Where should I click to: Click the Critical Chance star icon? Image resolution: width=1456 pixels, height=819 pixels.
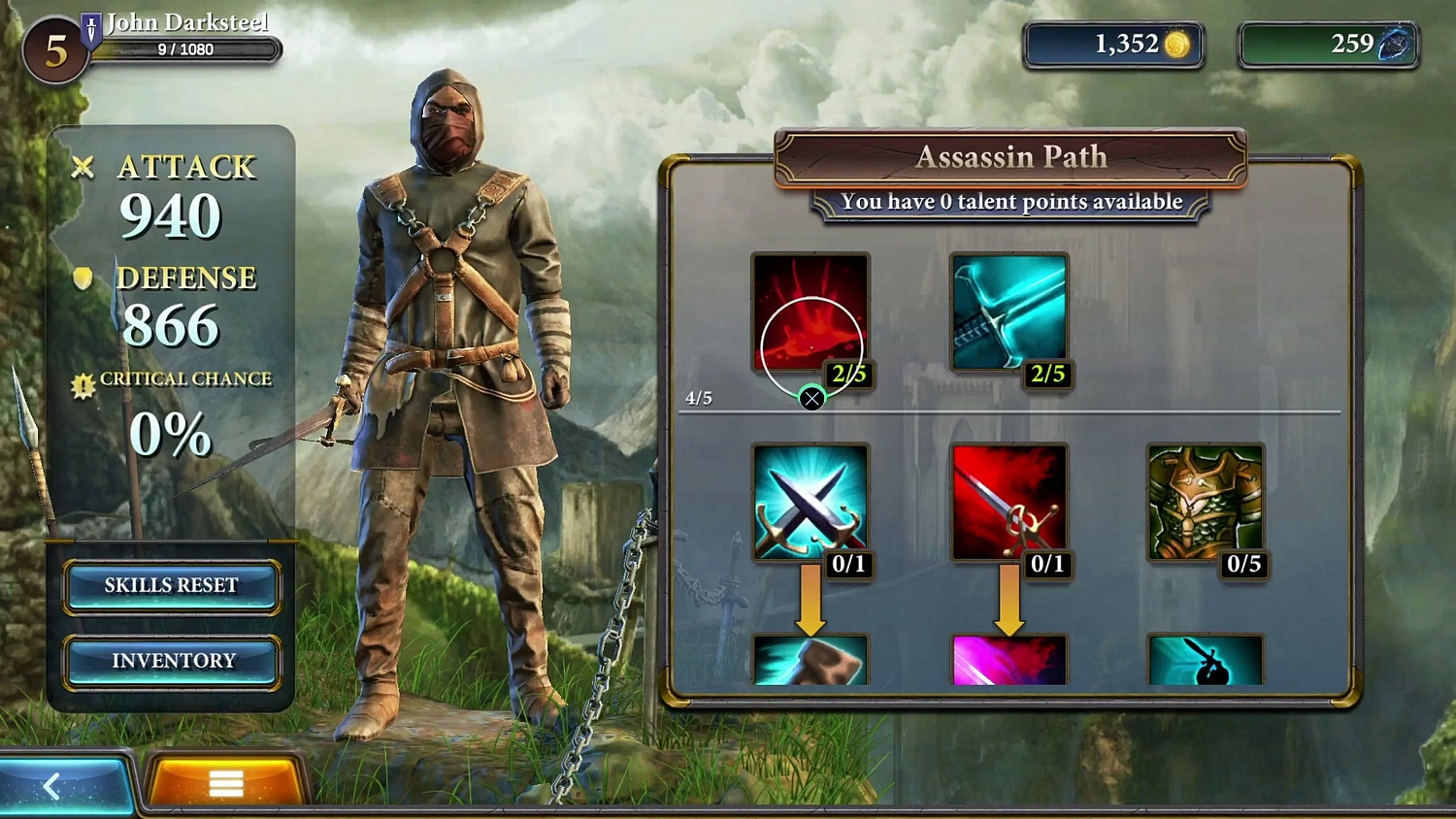click(83, 378)
